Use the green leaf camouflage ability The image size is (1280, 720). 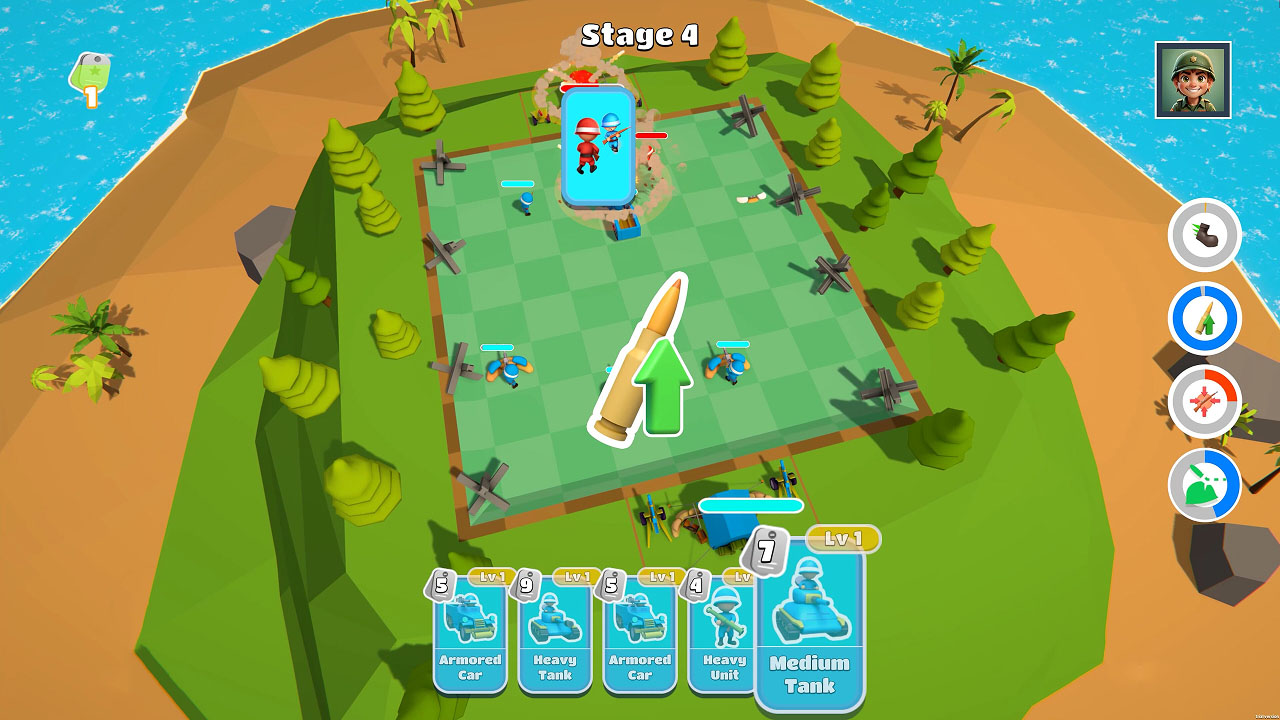[x=1202, y=486]
